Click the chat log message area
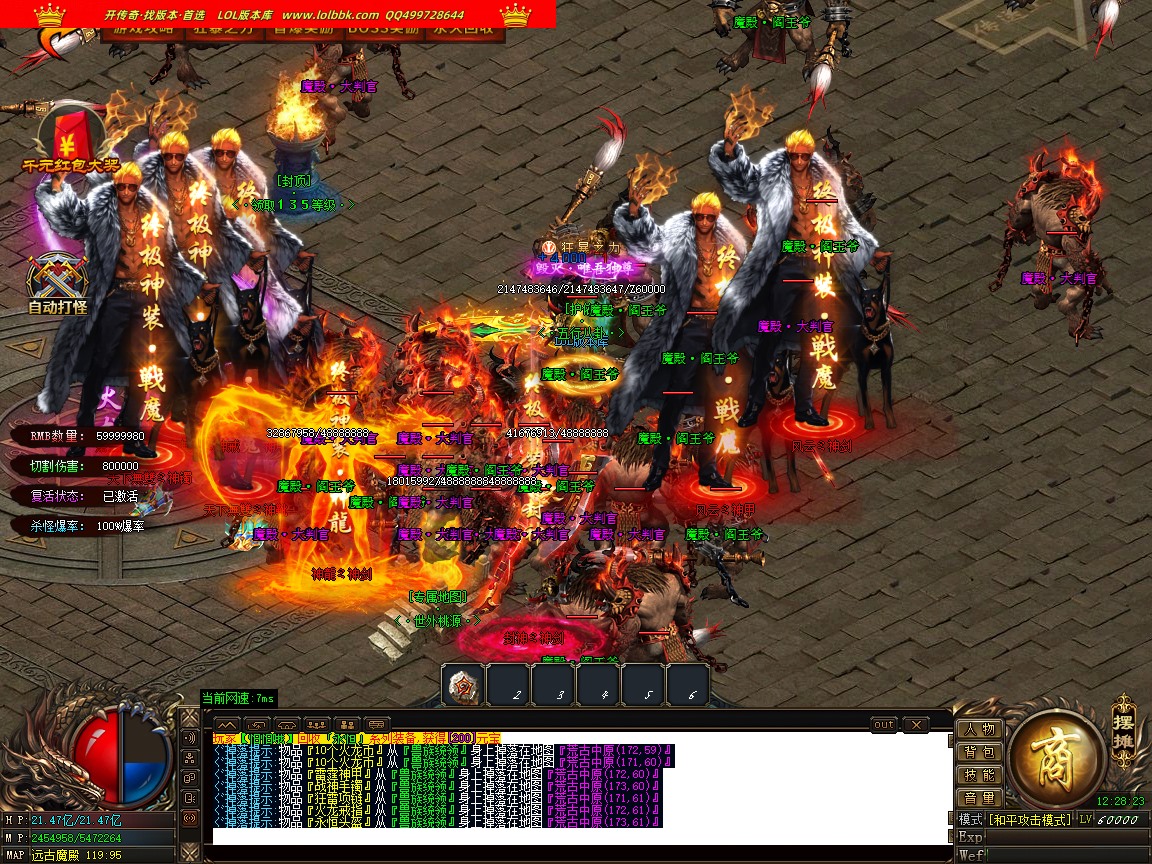This screenshot has width=1152, height=864. 580,785
